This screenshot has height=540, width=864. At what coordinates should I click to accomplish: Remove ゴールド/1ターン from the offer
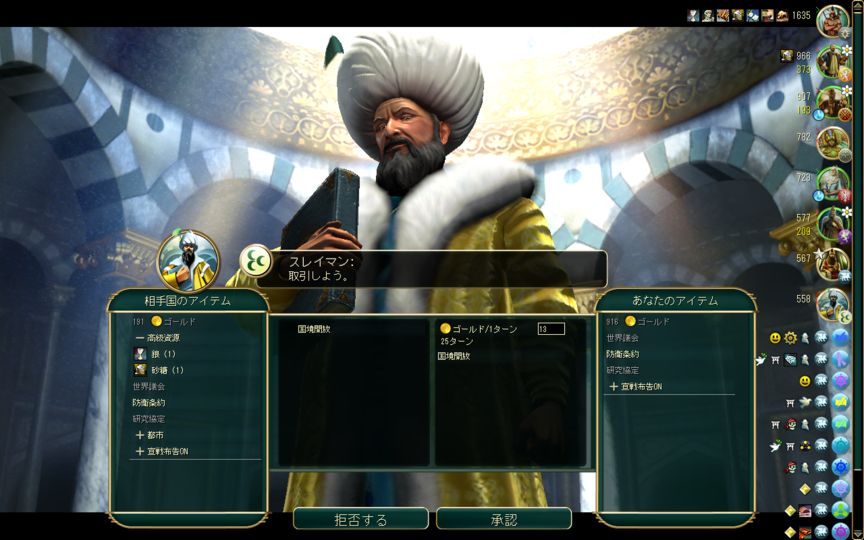tap(479, 328)
